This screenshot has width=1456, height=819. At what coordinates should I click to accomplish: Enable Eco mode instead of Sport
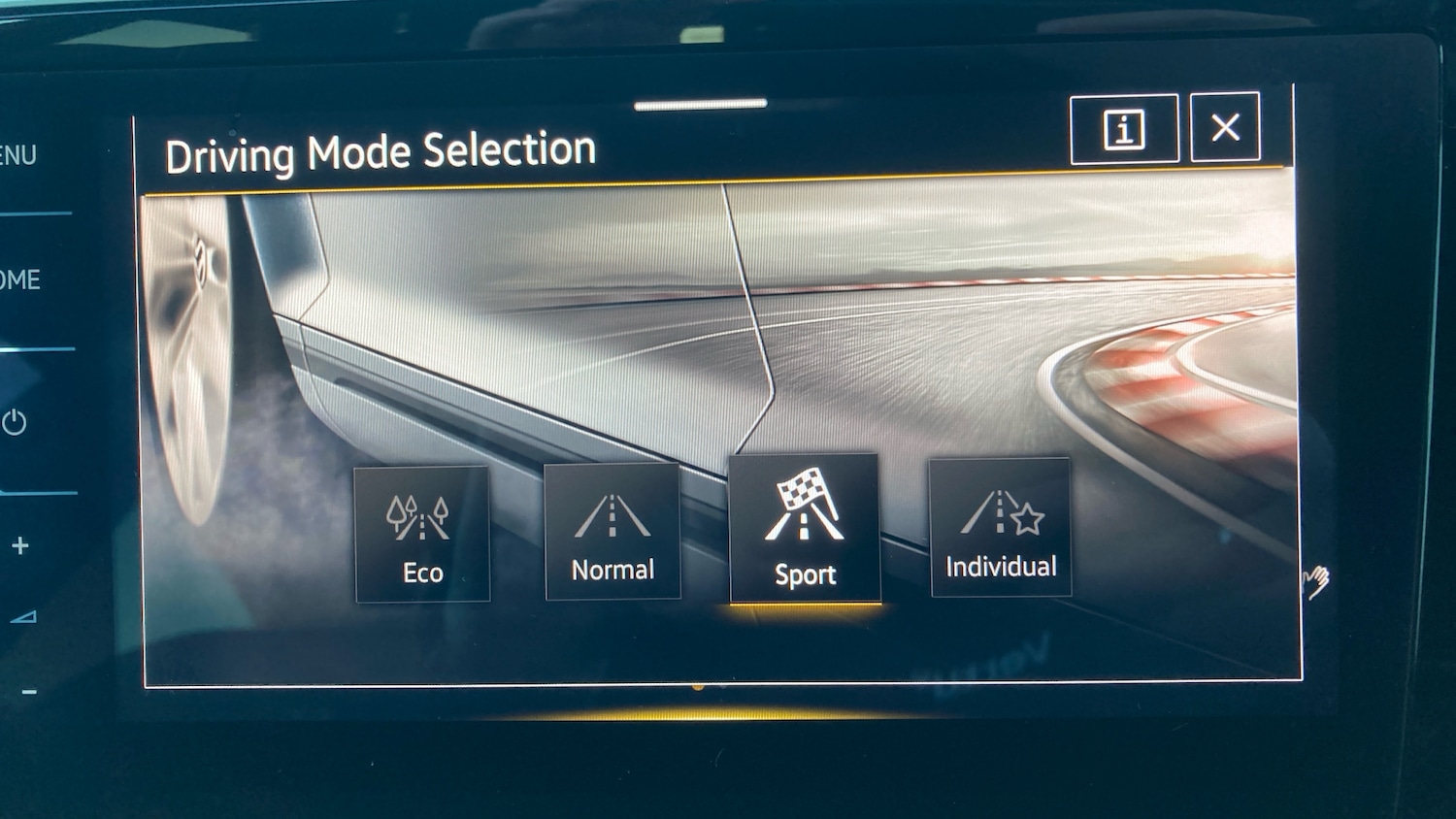pos(421,532)
